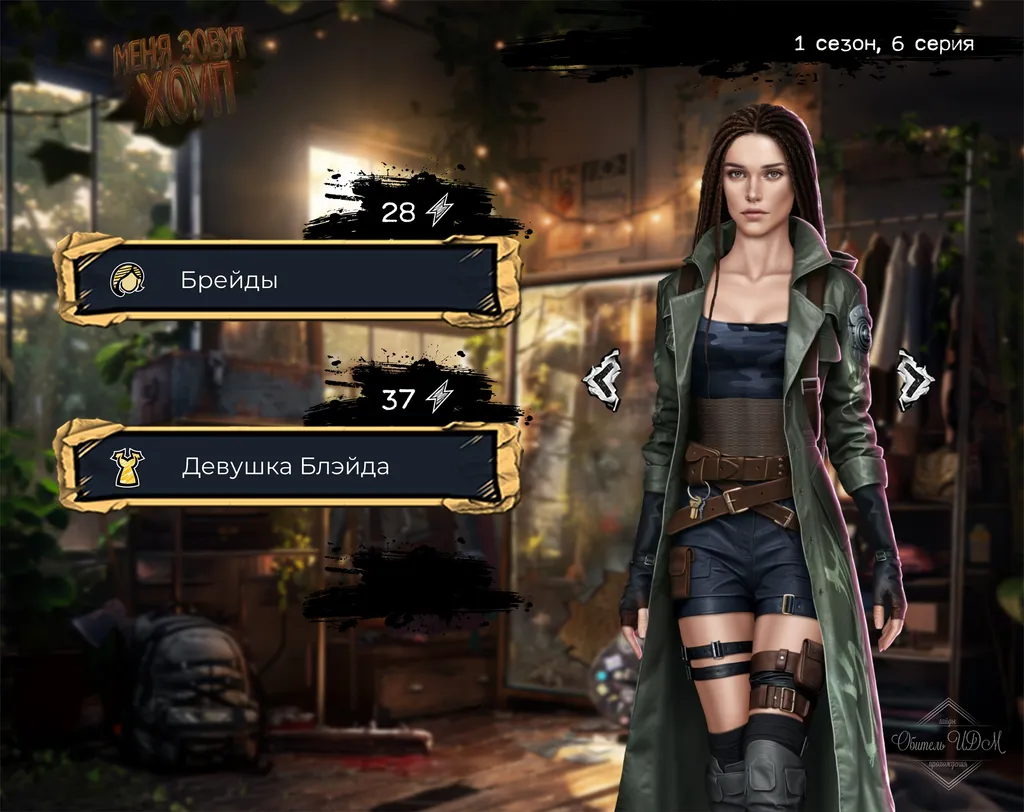This screenshot has width=1024, height=812.
Task: Choose the Девушка Блэйда outfit option
Action: 286,466
